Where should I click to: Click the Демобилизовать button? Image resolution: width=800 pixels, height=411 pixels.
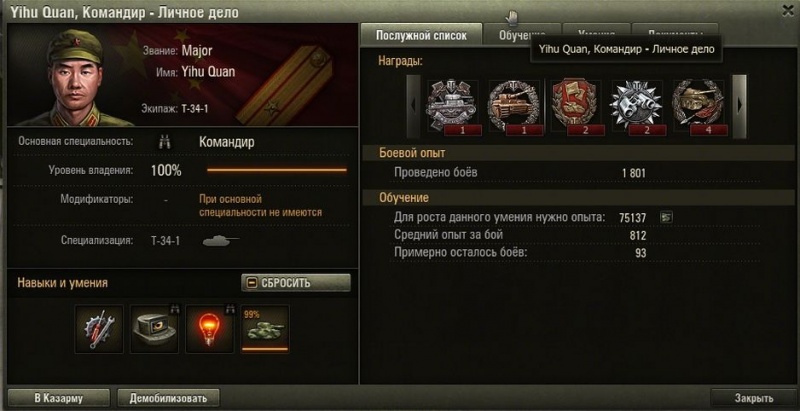167,398
